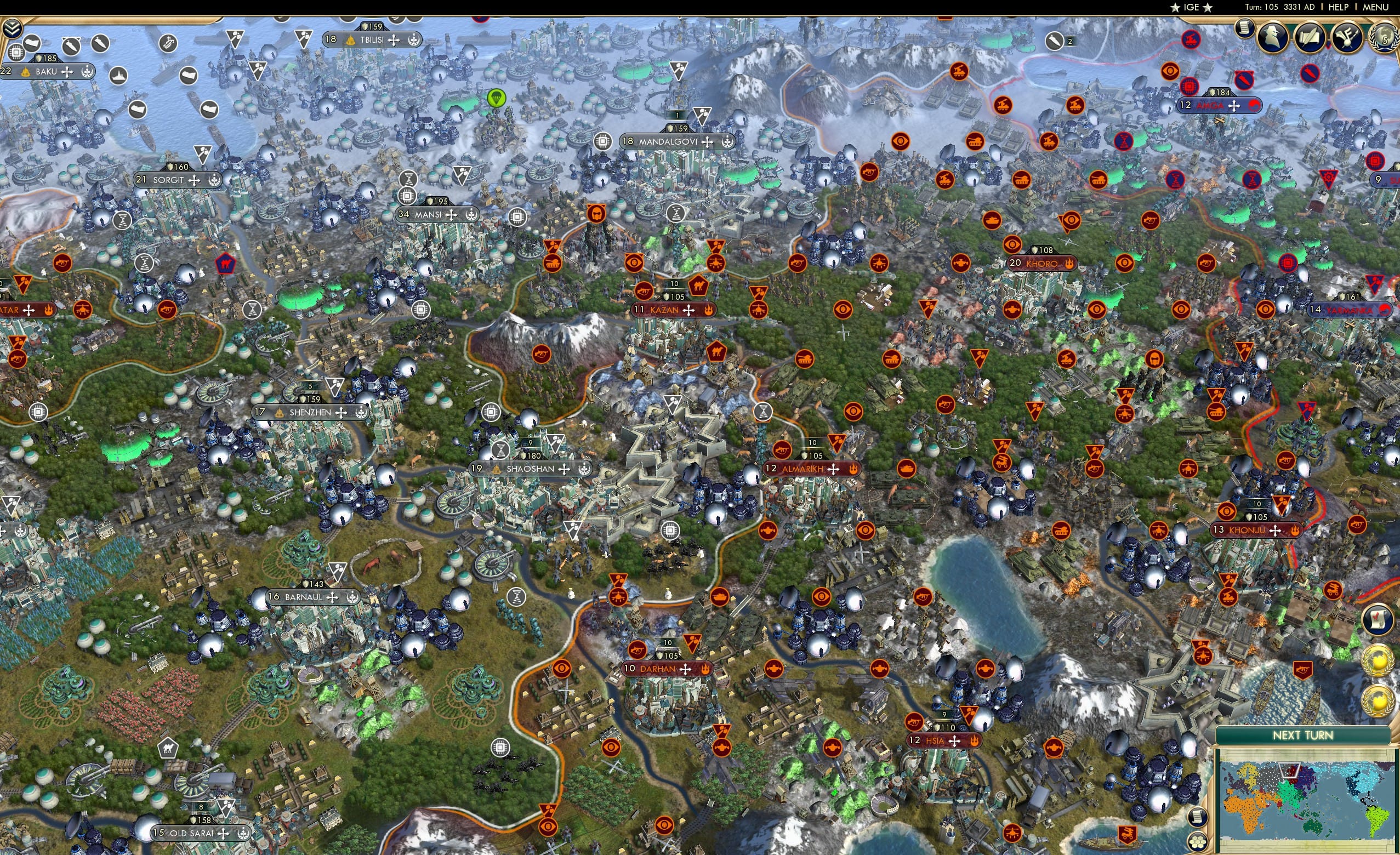Image resolution: width=1400 pixels, height=855 pixels.
Task: Click the Mandalgovi city banner
Action: (668, 142)
